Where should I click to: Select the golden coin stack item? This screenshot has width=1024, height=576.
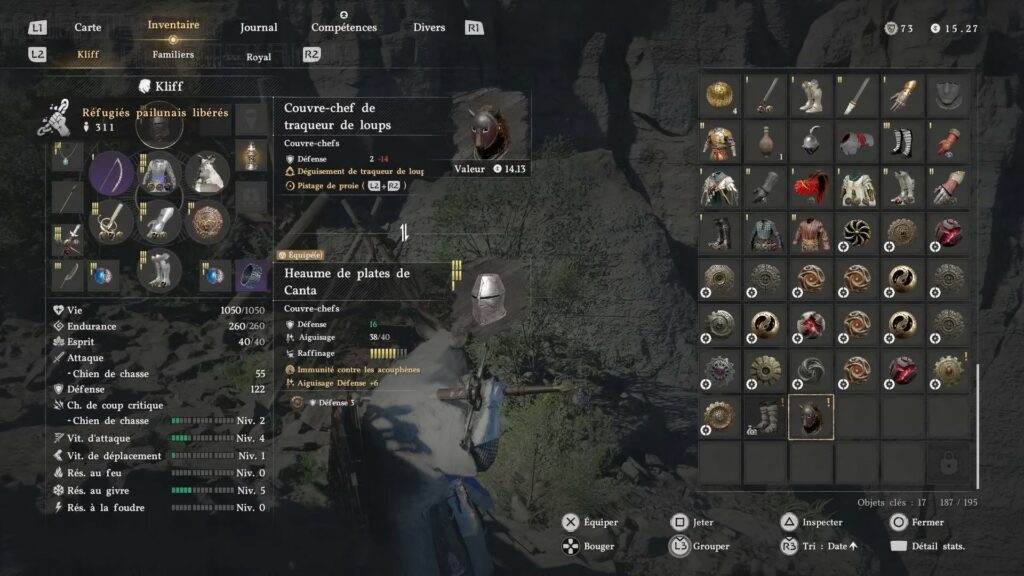pos(719,95)
